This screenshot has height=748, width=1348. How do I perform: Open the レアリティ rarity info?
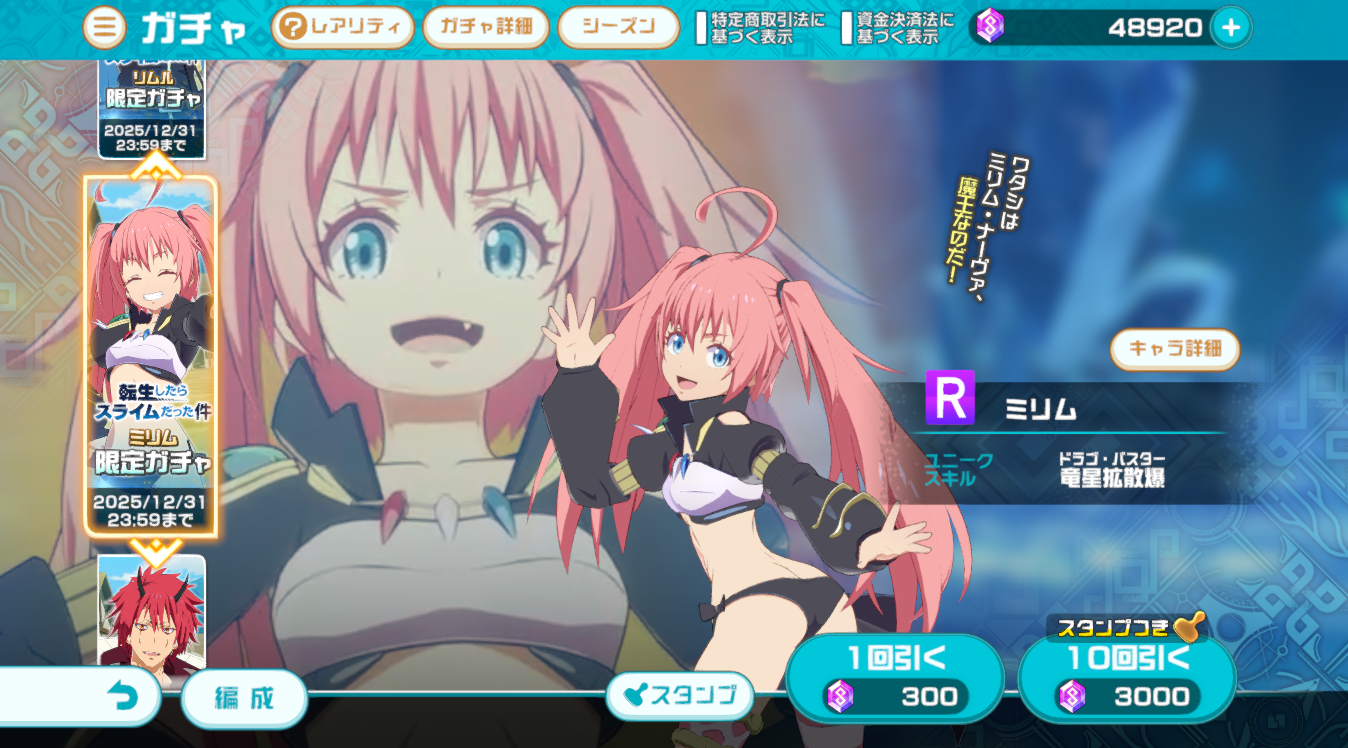coord(342,28)
